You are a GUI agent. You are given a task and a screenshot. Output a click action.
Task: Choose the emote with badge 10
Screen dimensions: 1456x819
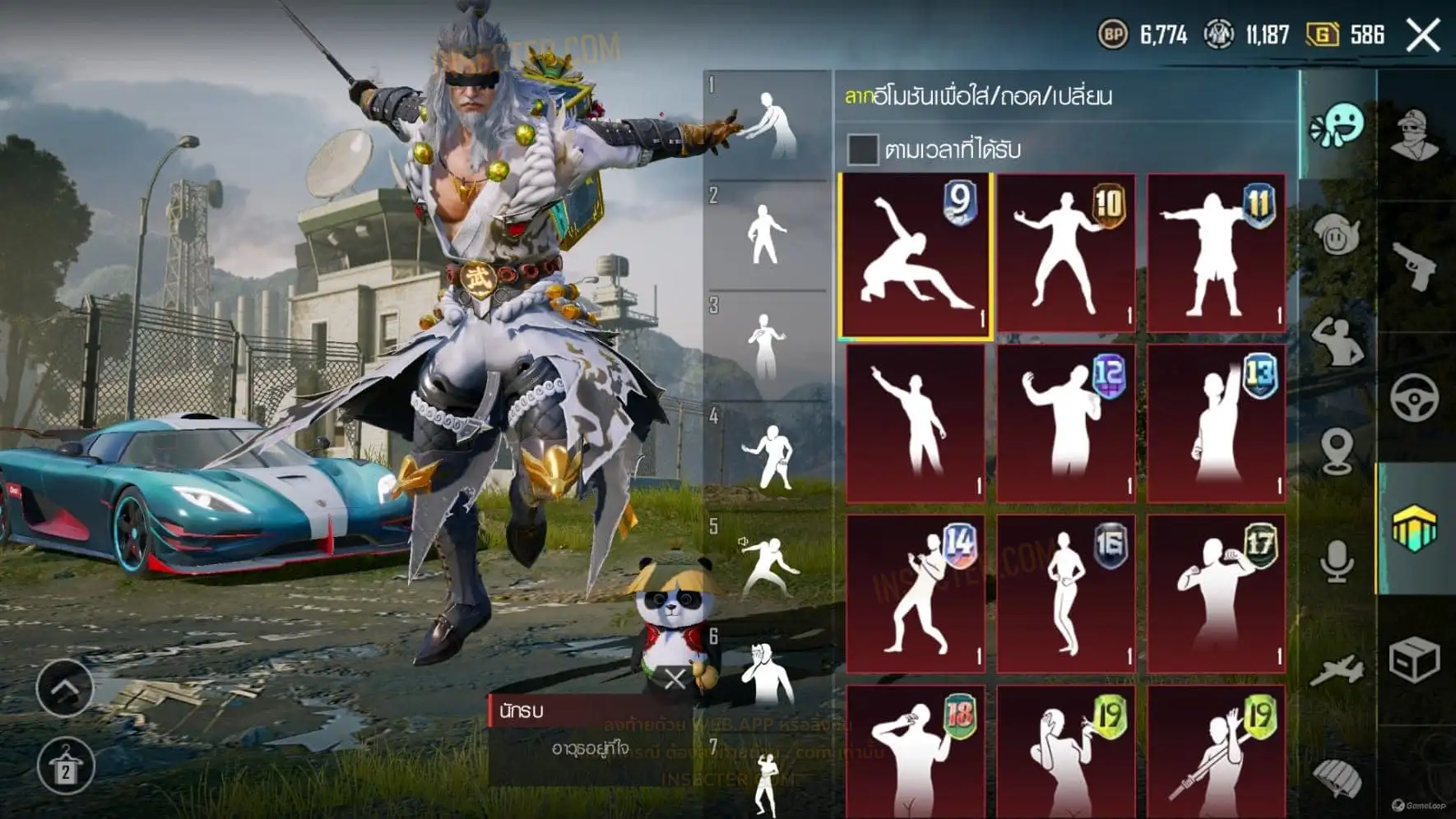click(x=1066, y=253)
